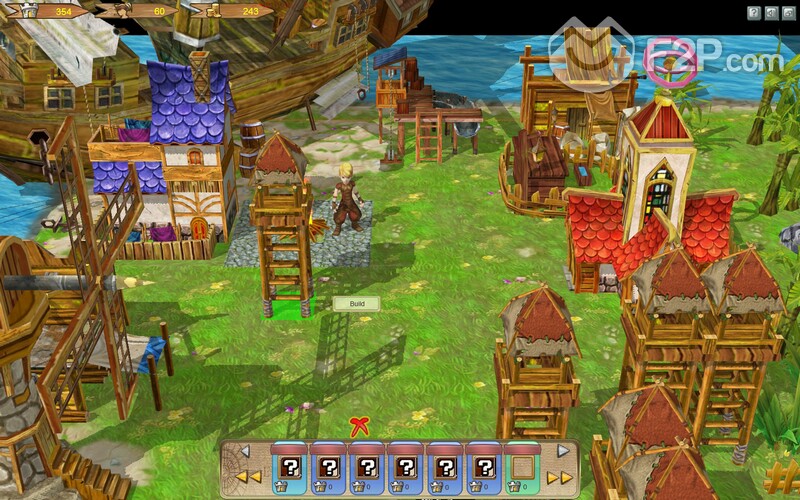Toggle sound with the speaker button
The height and width of the screenshot is (500, 800).
coord(771,12)
